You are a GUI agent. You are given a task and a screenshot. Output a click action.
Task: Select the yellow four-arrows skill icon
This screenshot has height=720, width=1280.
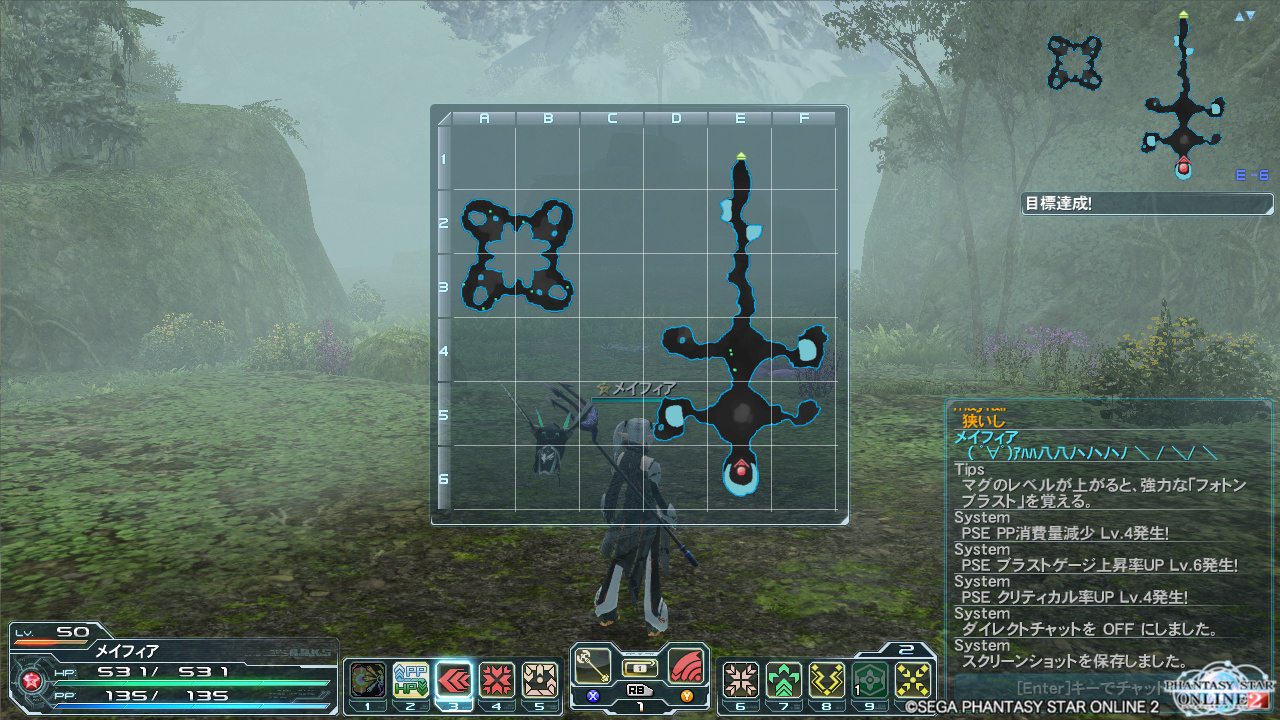click(913, 680)
